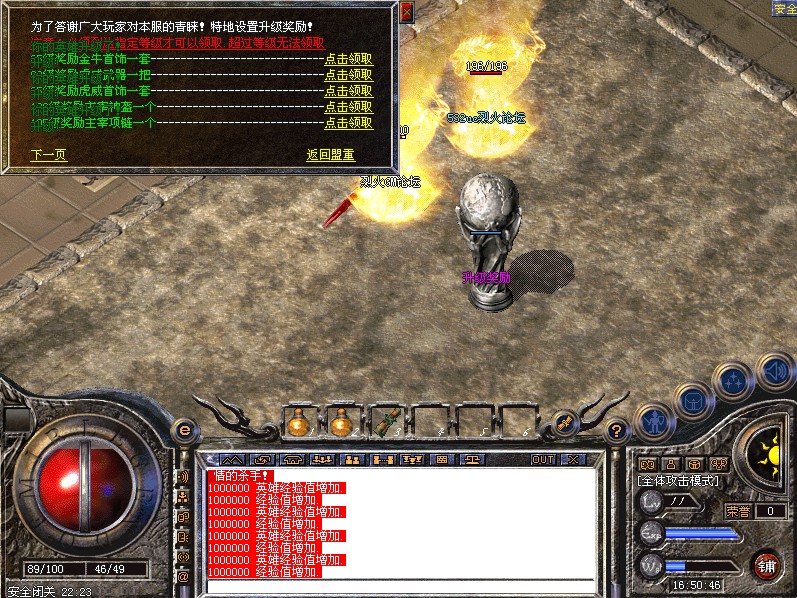Click the satellite icon right of belt
This screenshot has height=598, width=797.
[564, 423]
